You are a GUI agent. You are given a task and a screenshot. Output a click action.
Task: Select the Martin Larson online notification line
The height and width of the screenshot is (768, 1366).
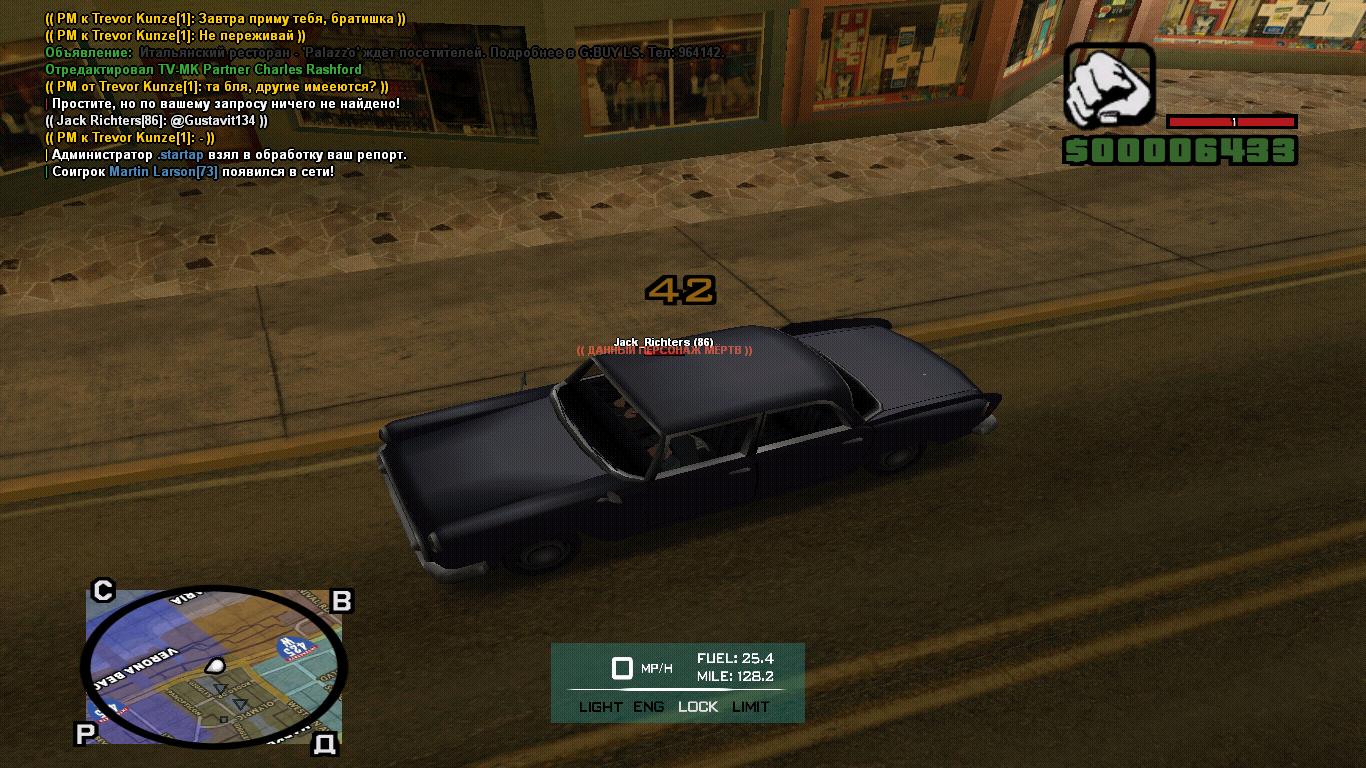(x=190, y=172)
